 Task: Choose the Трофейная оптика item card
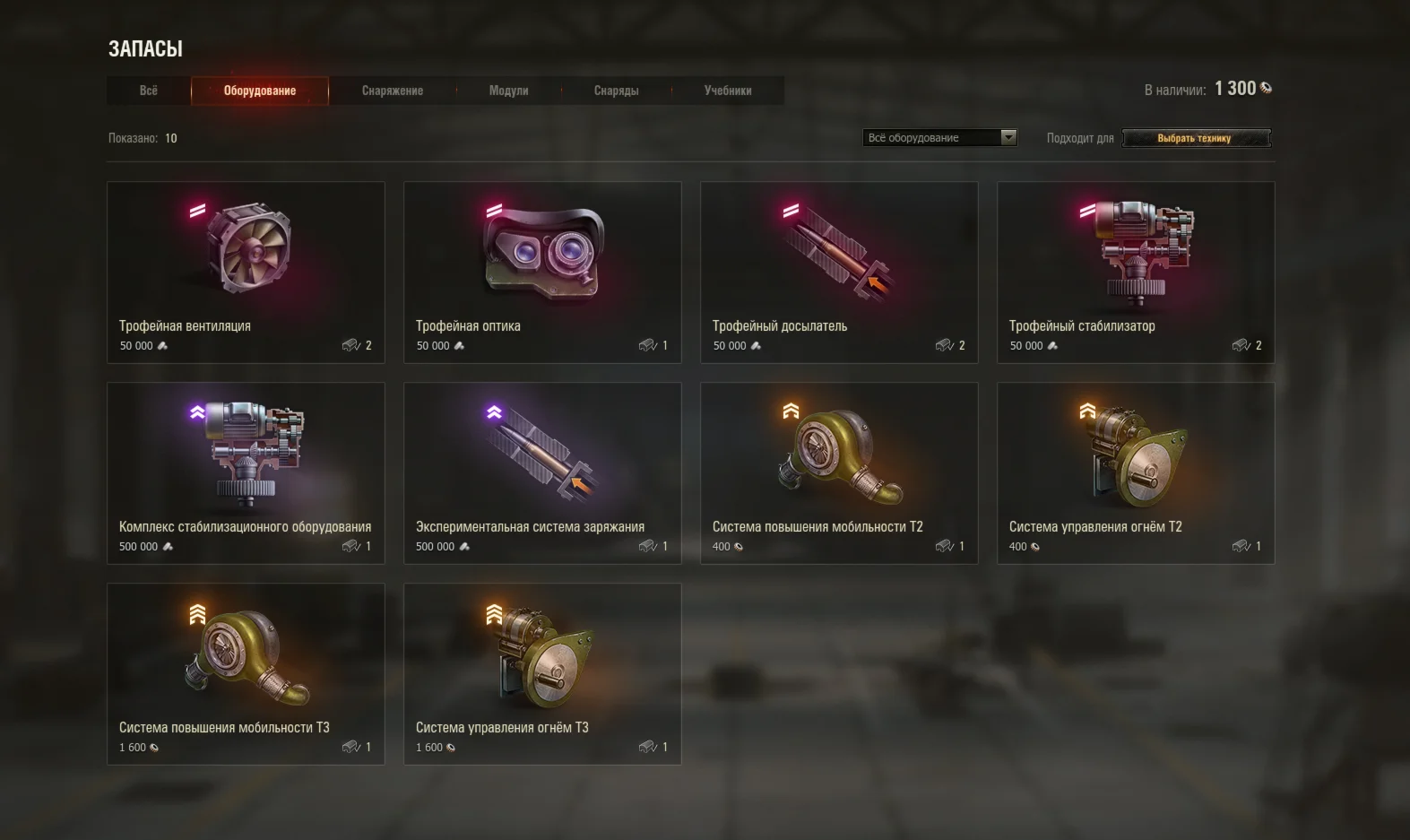point(542,273)
